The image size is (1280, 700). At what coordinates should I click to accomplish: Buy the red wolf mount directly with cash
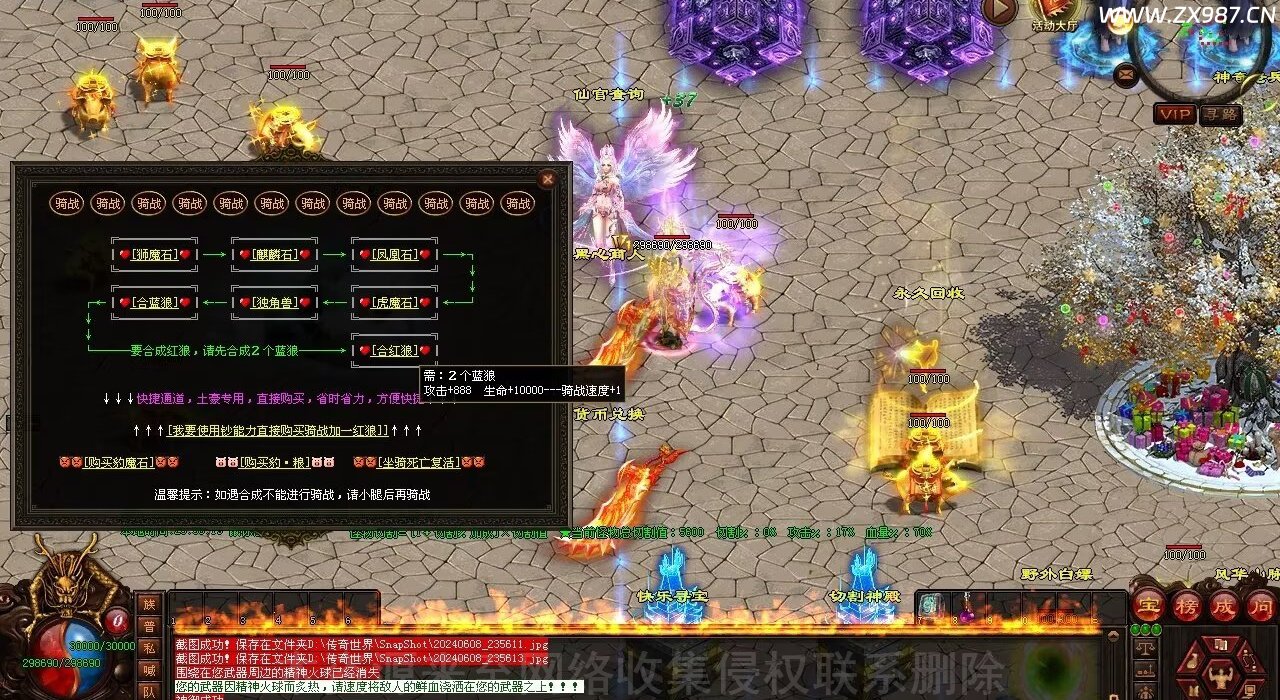[x=277, y=430]
